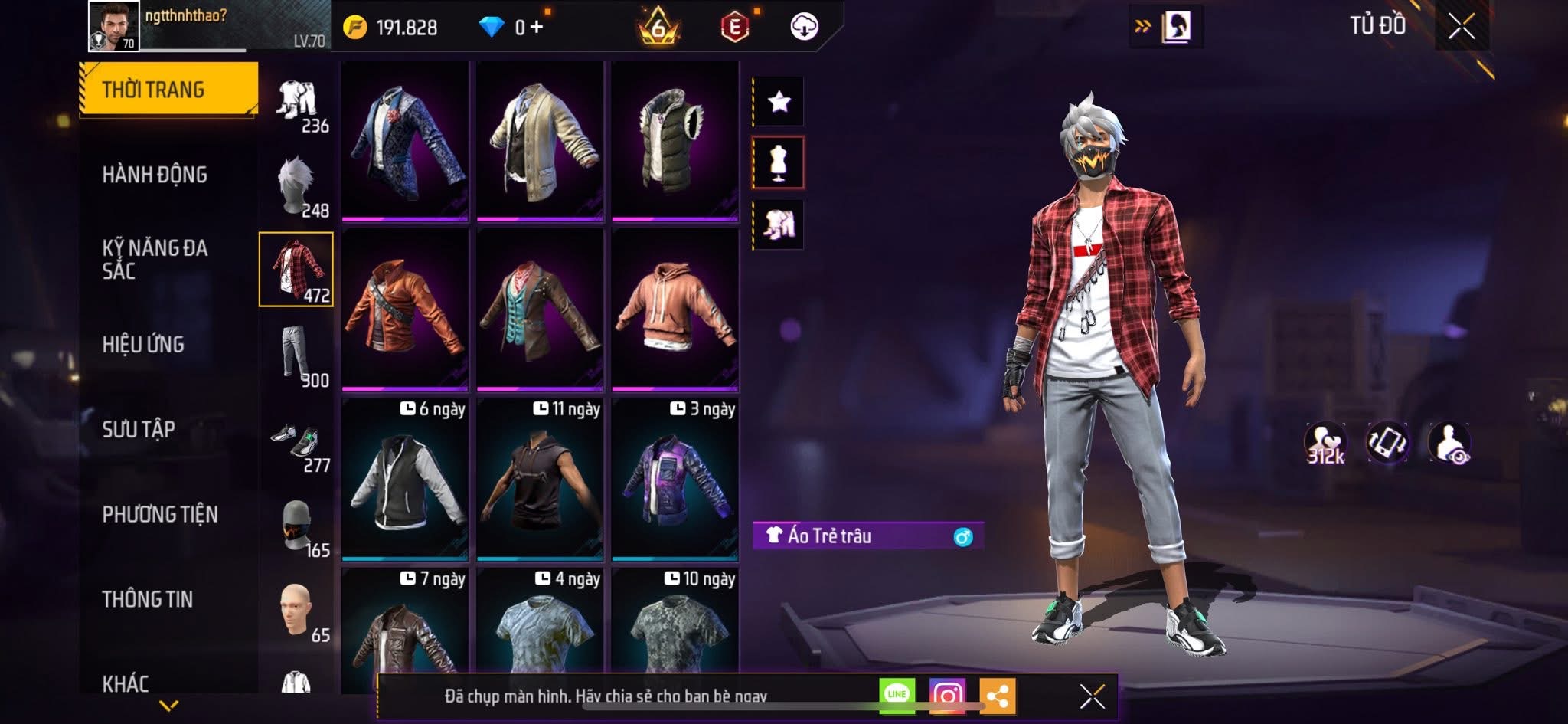Image resolution: width=1568 pixels, height=724 pixels.
Task: Click the male gender indicator on Áo Trẻ trâu
Action: (965, 537)
